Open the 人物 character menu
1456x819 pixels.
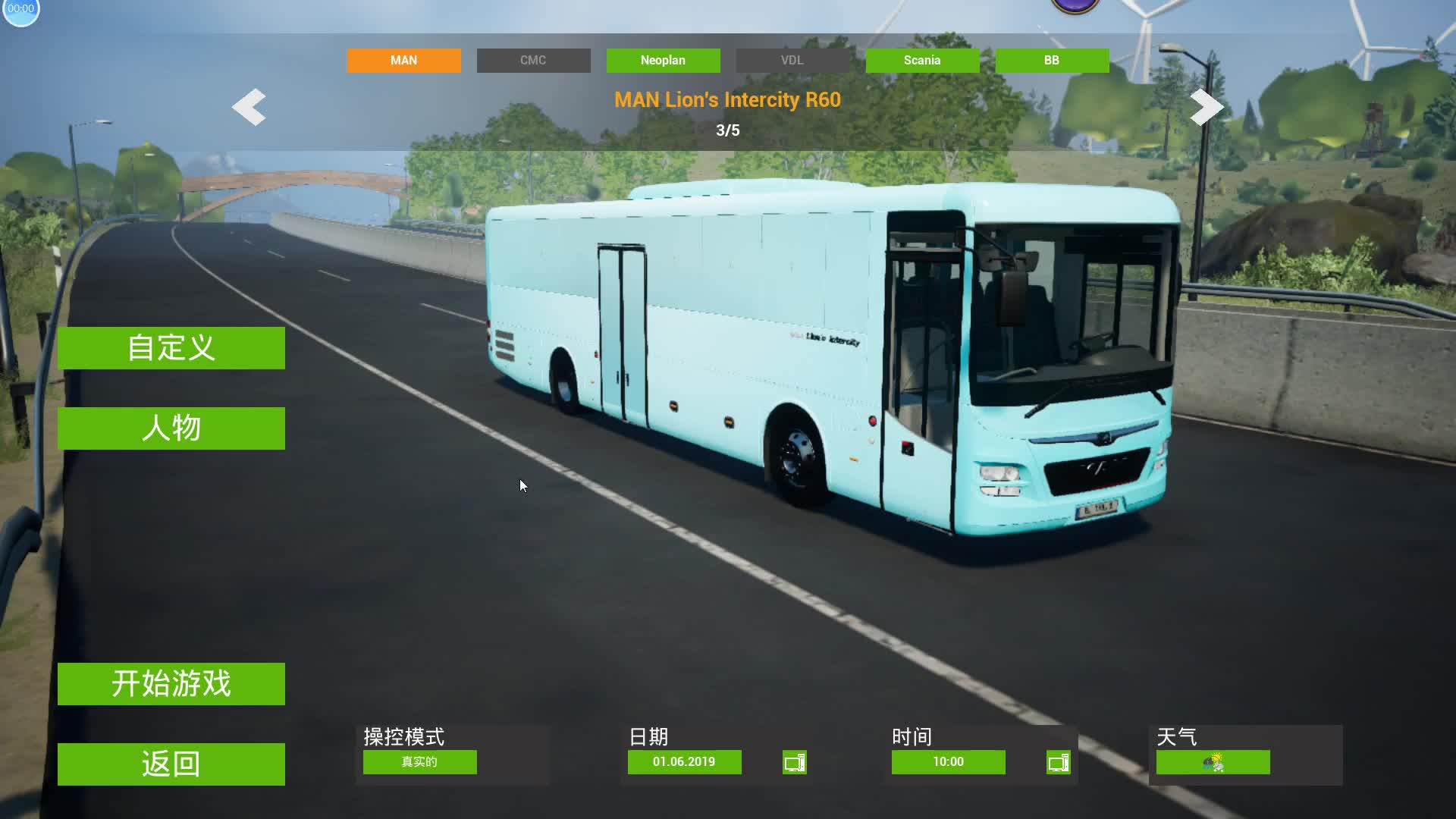[x=171, y=428]
